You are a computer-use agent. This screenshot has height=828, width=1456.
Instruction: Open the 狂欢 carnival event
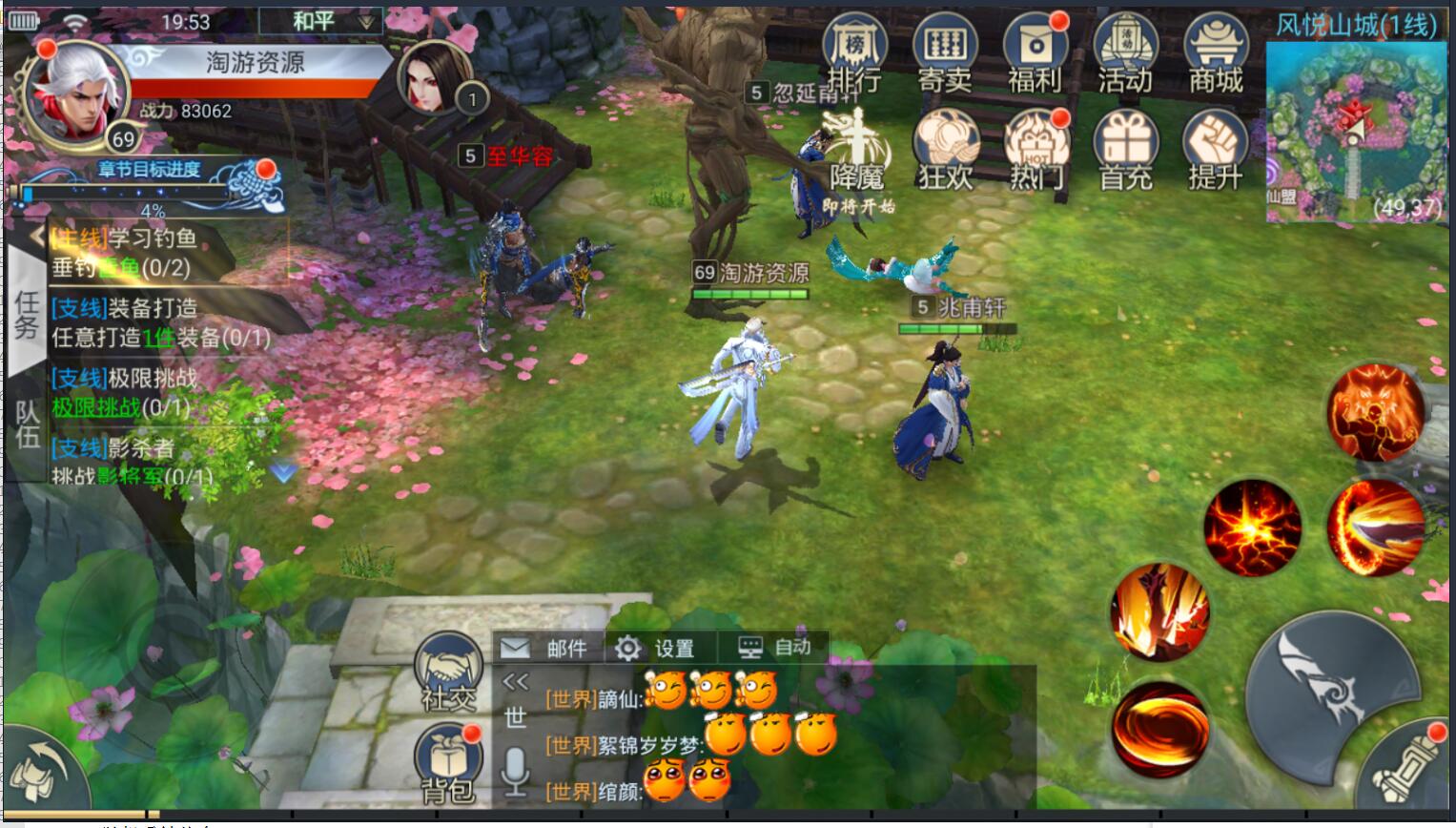944,150
